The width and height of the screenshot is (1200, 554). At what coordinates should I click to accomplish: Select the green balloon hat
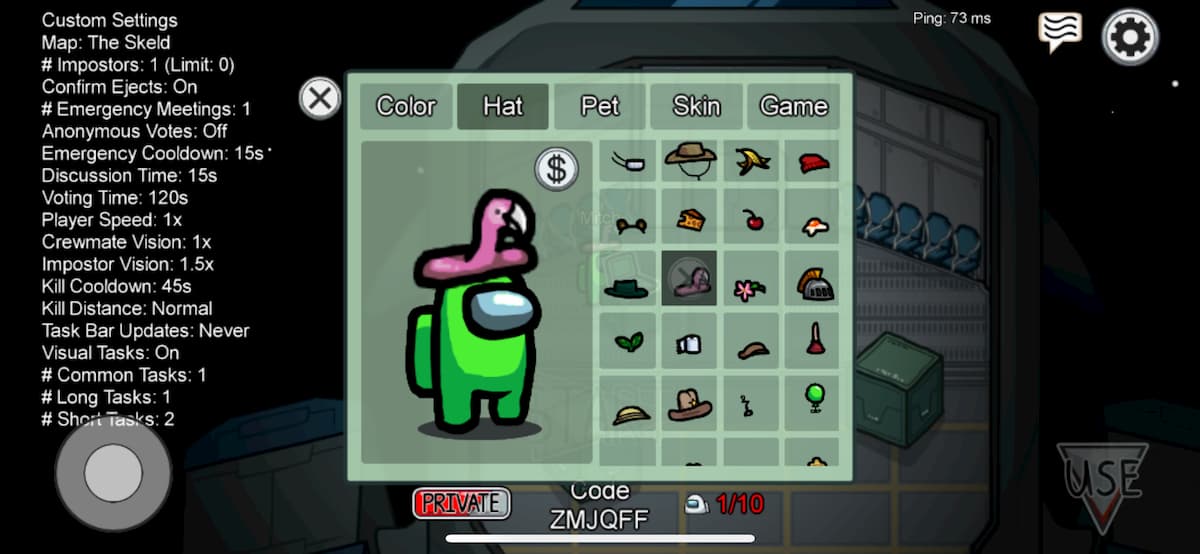tap(814, 397)
